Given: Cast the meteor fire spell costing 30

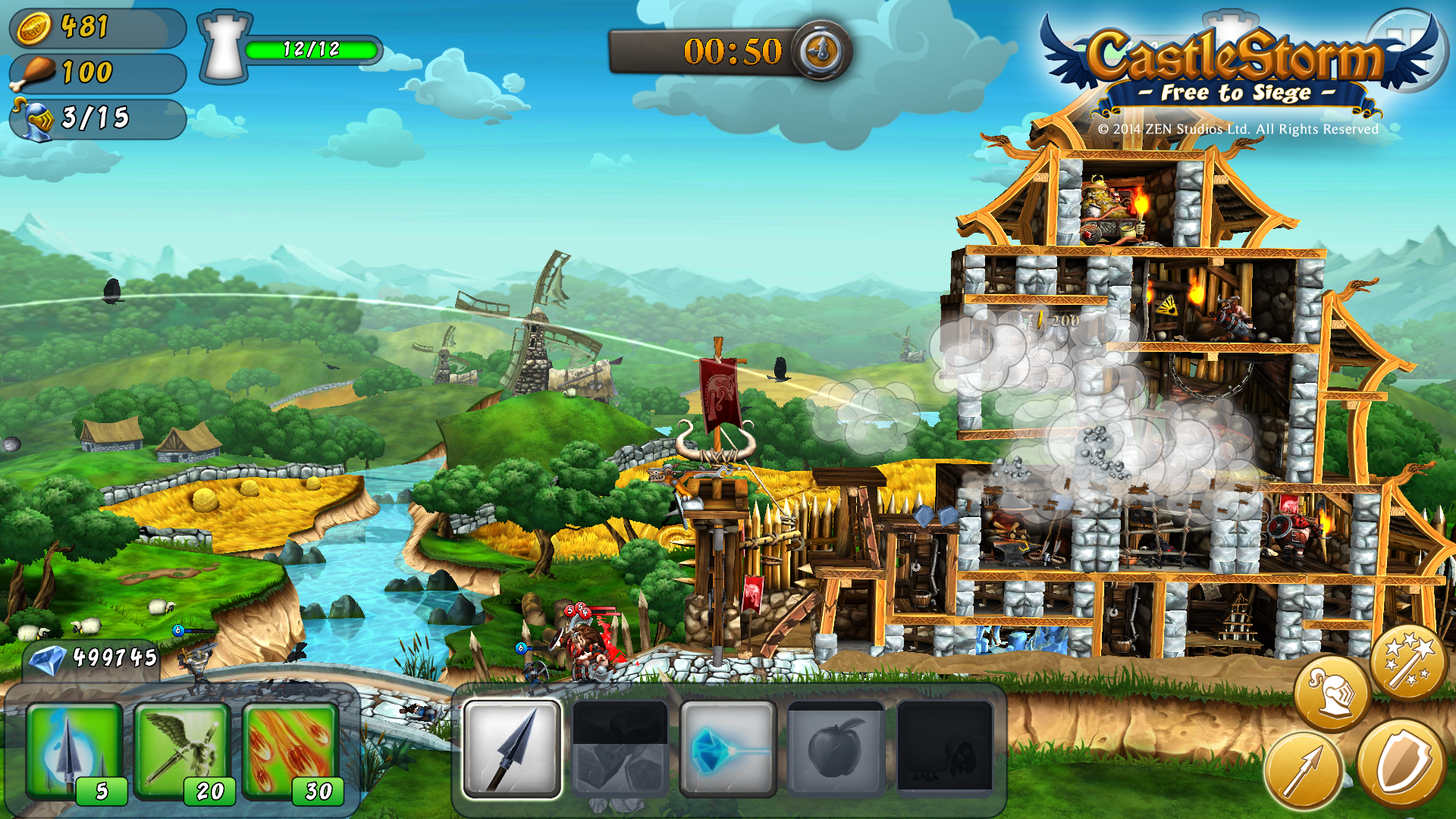Looking at the screenshot, I should click(x=290, y=751).
